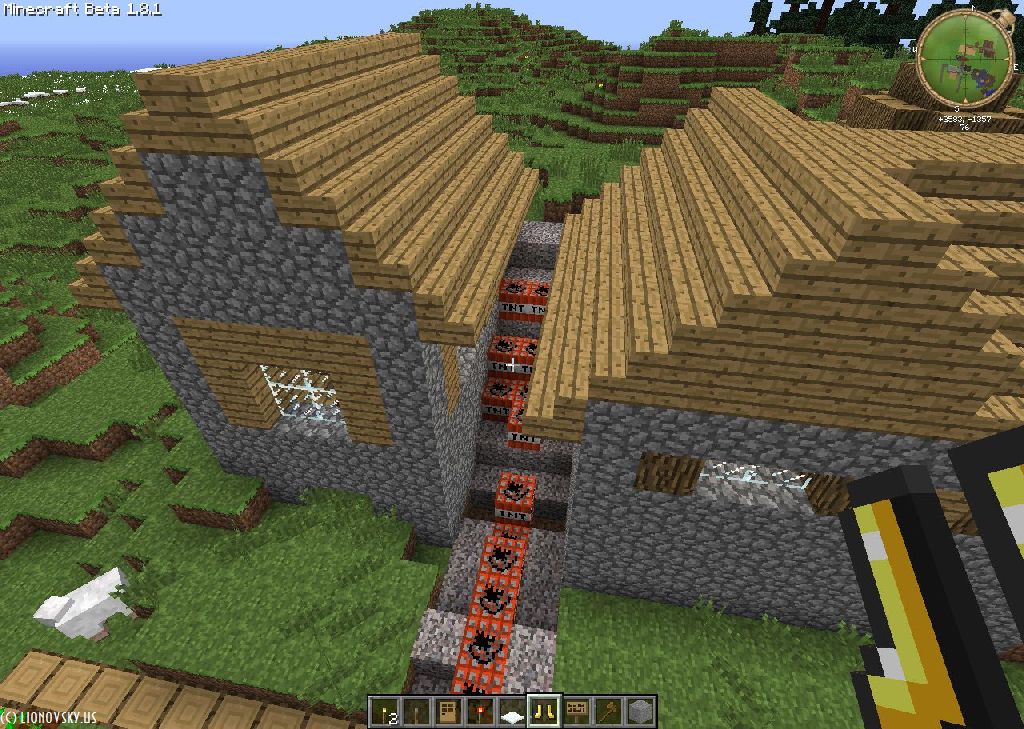Choose the wooden sign hotbar slot
This screenshot has height=729, width=1024.
point(577,712)
